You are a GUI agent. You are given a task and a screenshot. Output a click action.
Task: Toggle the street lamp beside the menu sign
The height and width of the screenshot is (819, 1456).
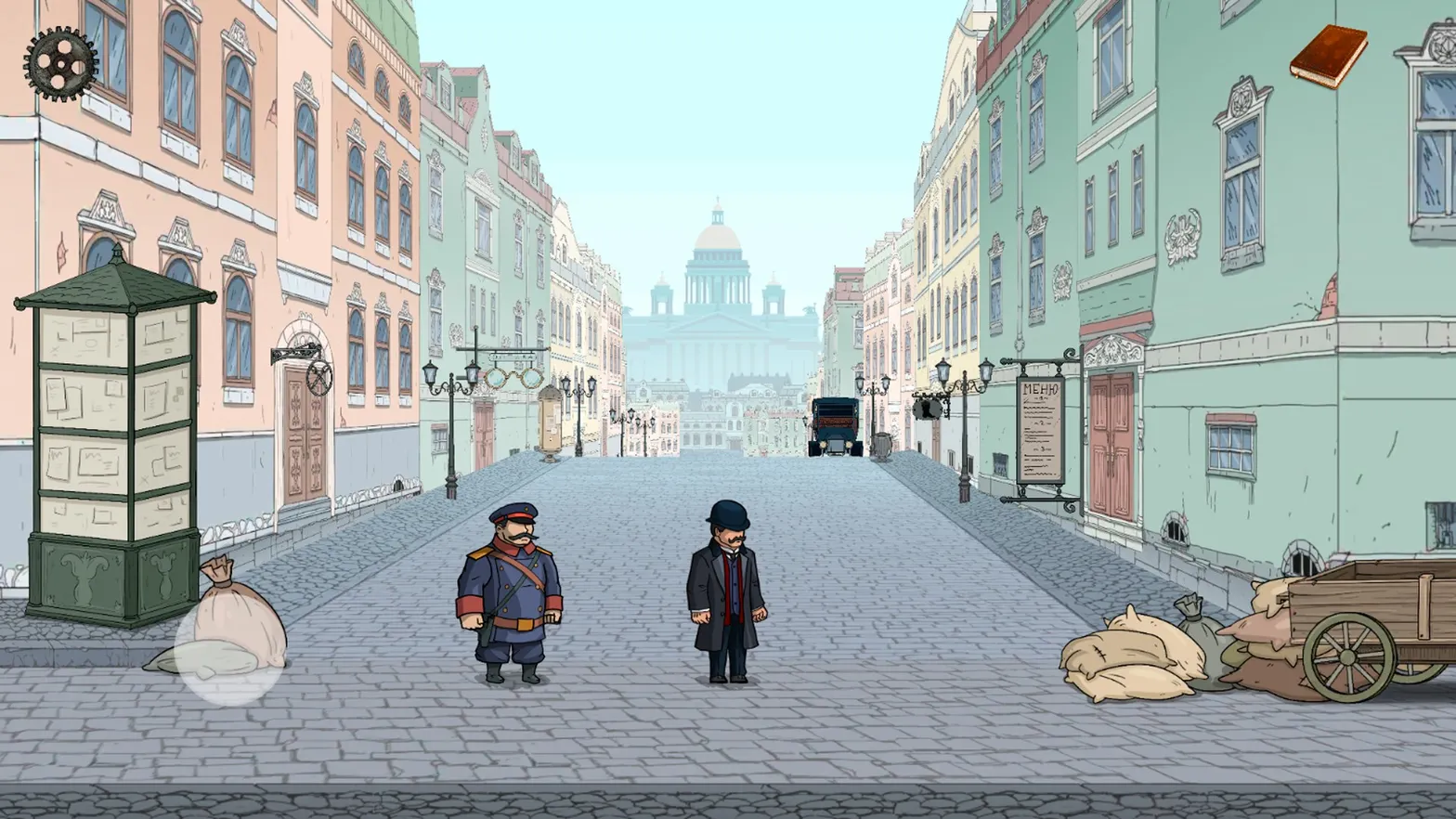tap(964, 381)
